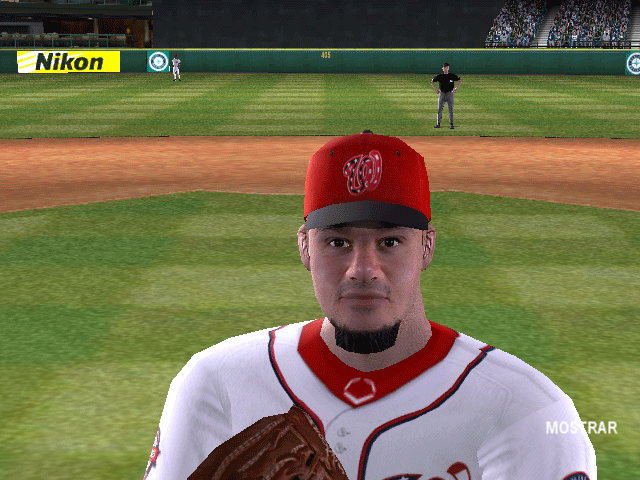This screenshot has width=640, height=480.
Task: Click the MOSTRAR label
Action: coord(580,428)
